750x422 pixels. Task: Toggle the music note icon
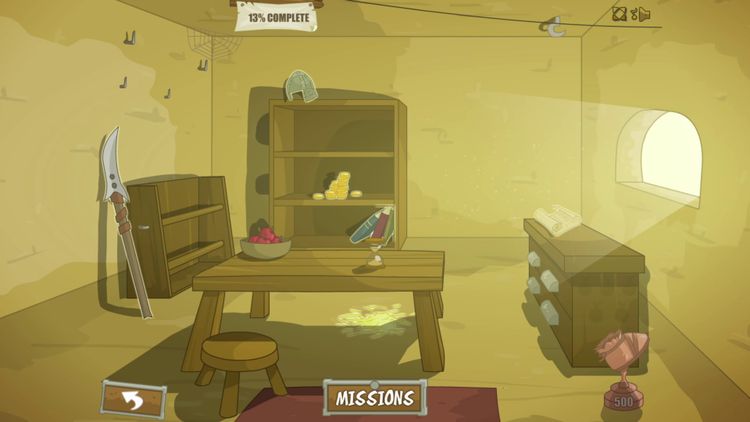633,14
